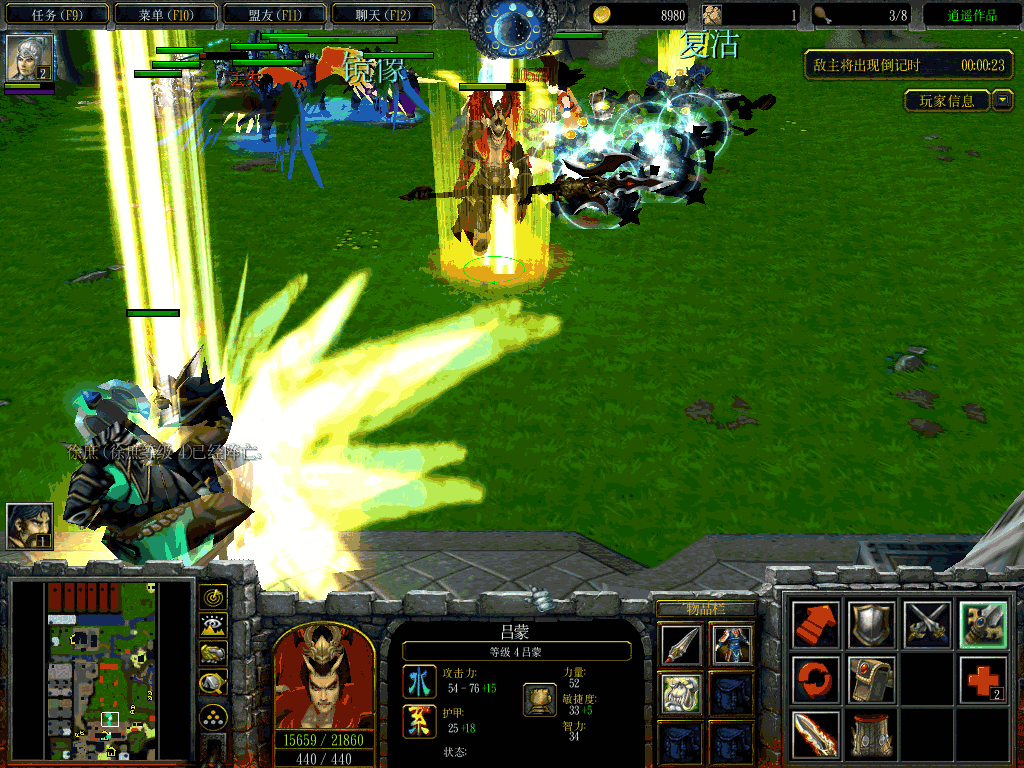The height and width of the screenshot is (768, 1024).
Task: Expand the player info dropdown arrow
Action: [x=1003, y=101]
